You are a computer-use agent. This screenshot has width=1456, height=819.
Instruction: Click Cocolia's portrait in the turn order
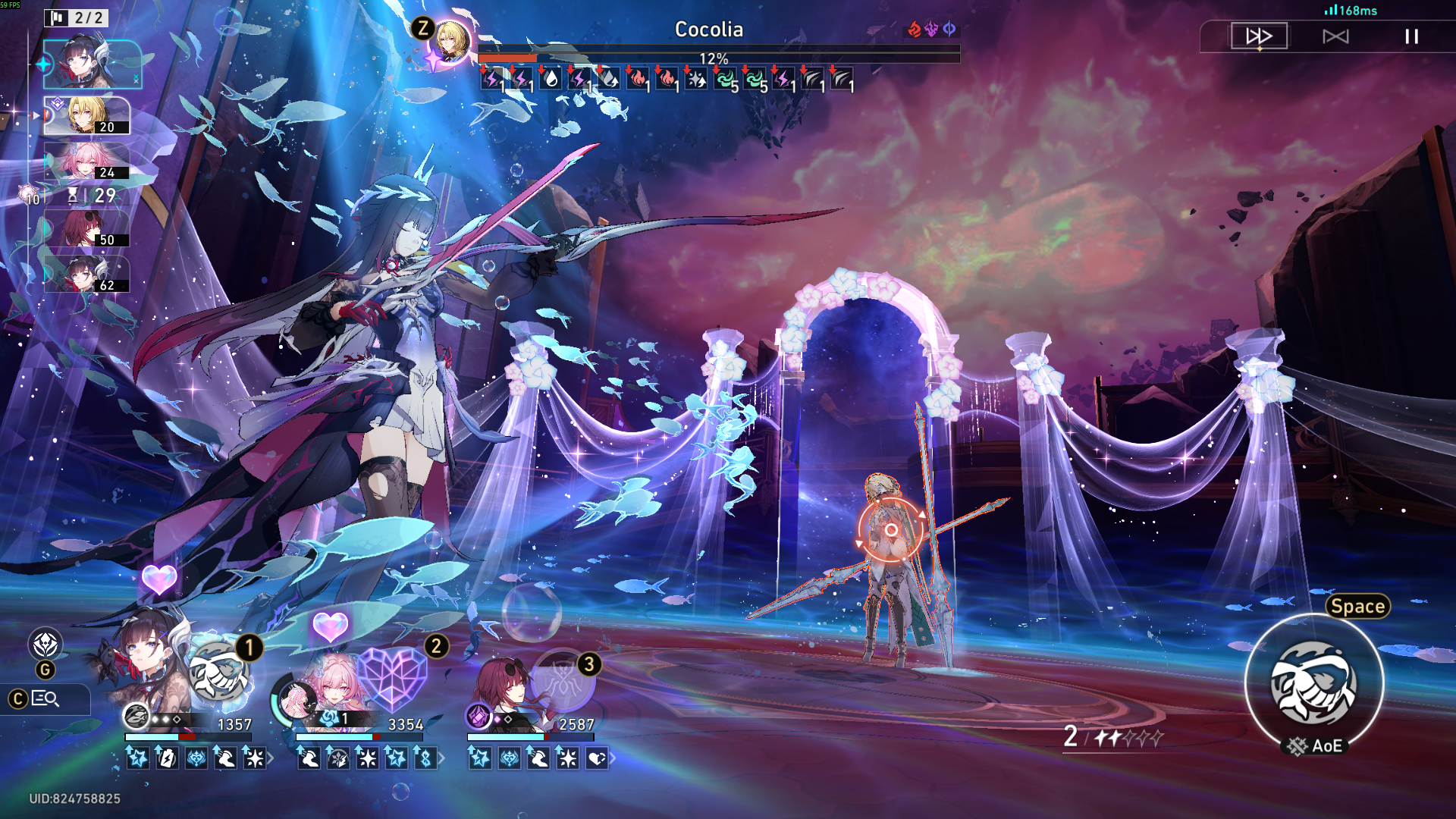click(86, 115)
